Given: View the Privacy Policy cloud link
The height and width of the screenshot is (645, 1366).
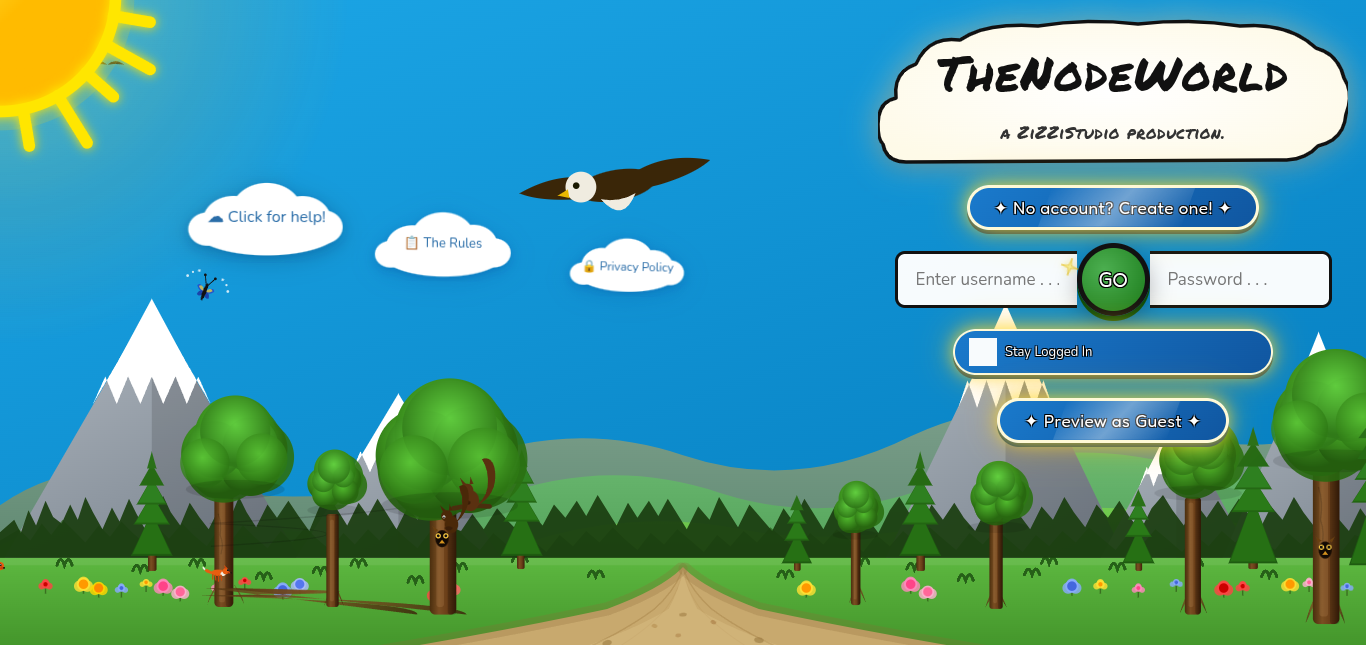Looking at the screenshot, I should pyautogui.click(x=628, y=267).
